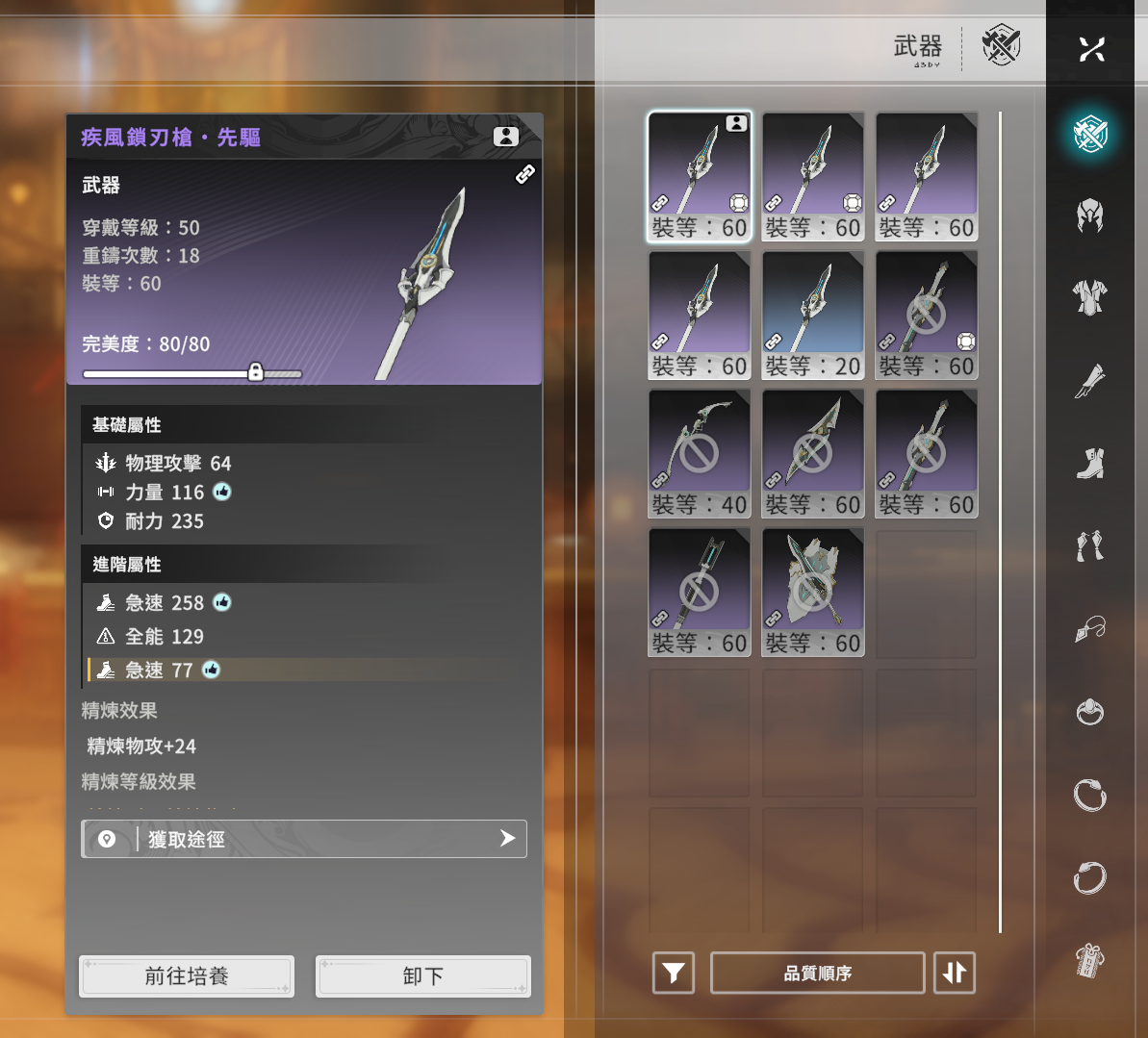Switch to the ring equipment tab

pyautogui.click(x=1090, y=712)
